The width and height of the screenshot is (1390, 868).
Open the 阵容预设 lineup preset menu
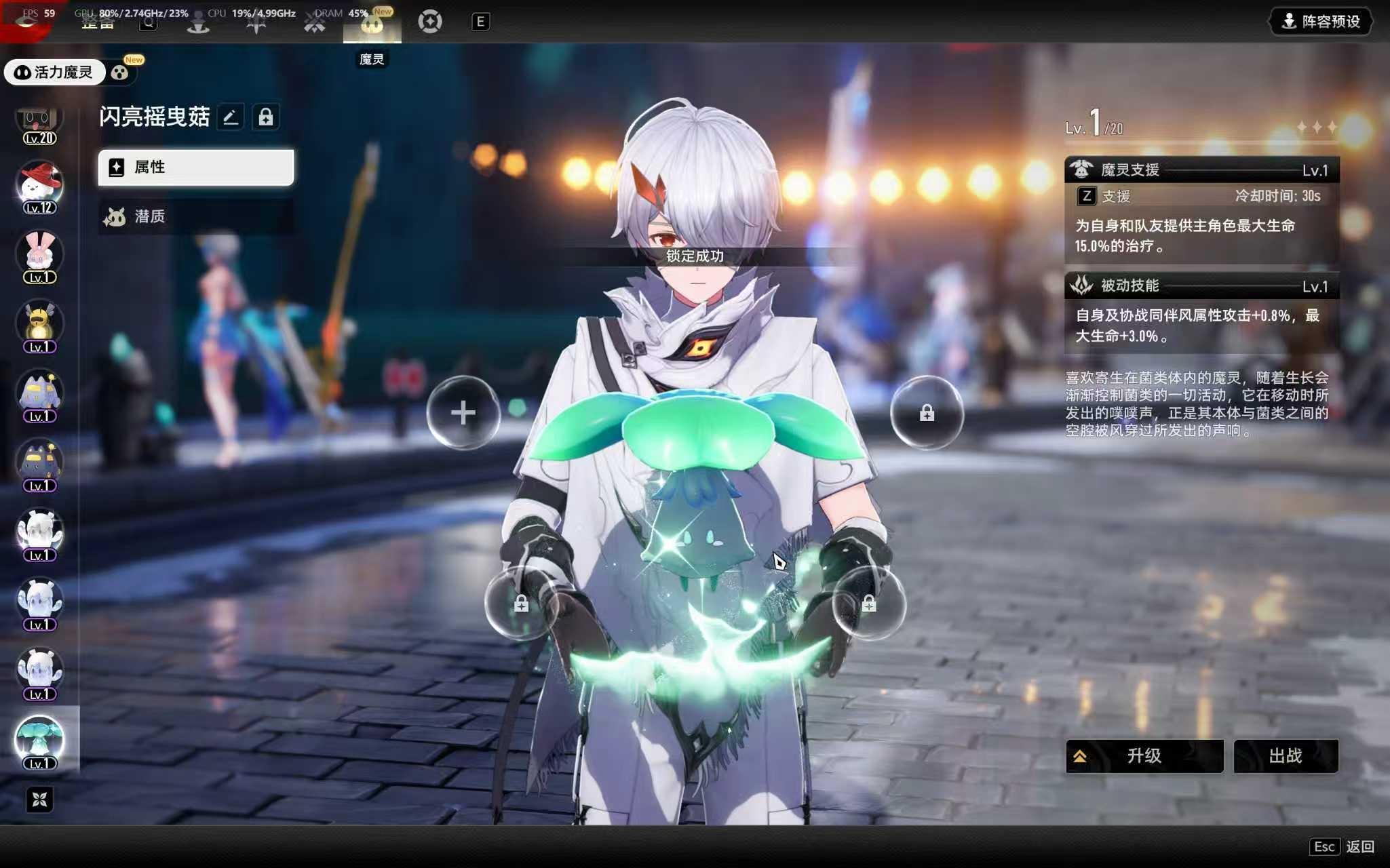coord(1320,22)
